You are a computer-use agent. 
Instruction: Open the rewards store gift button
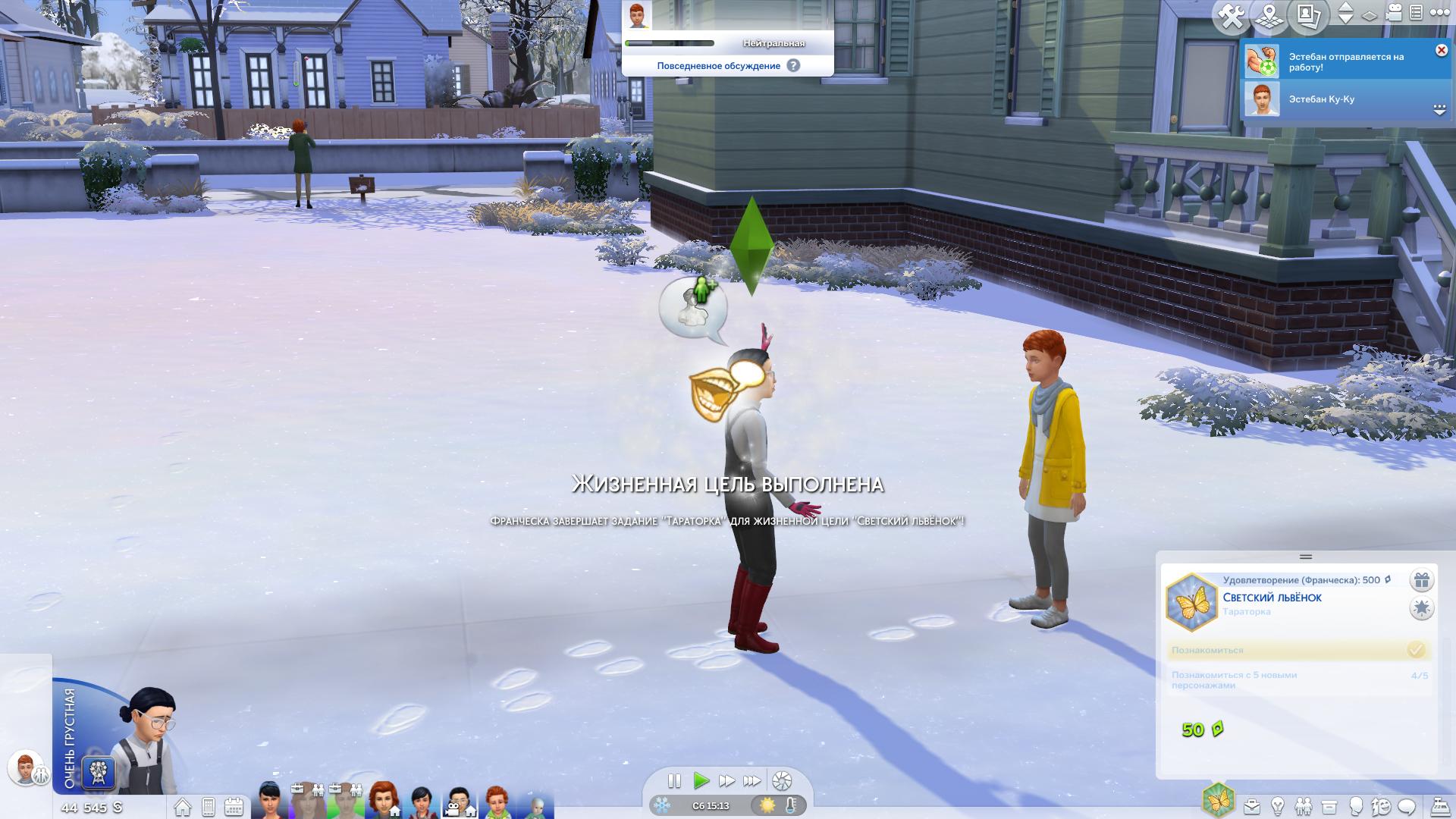click(x=1421, y=581)
